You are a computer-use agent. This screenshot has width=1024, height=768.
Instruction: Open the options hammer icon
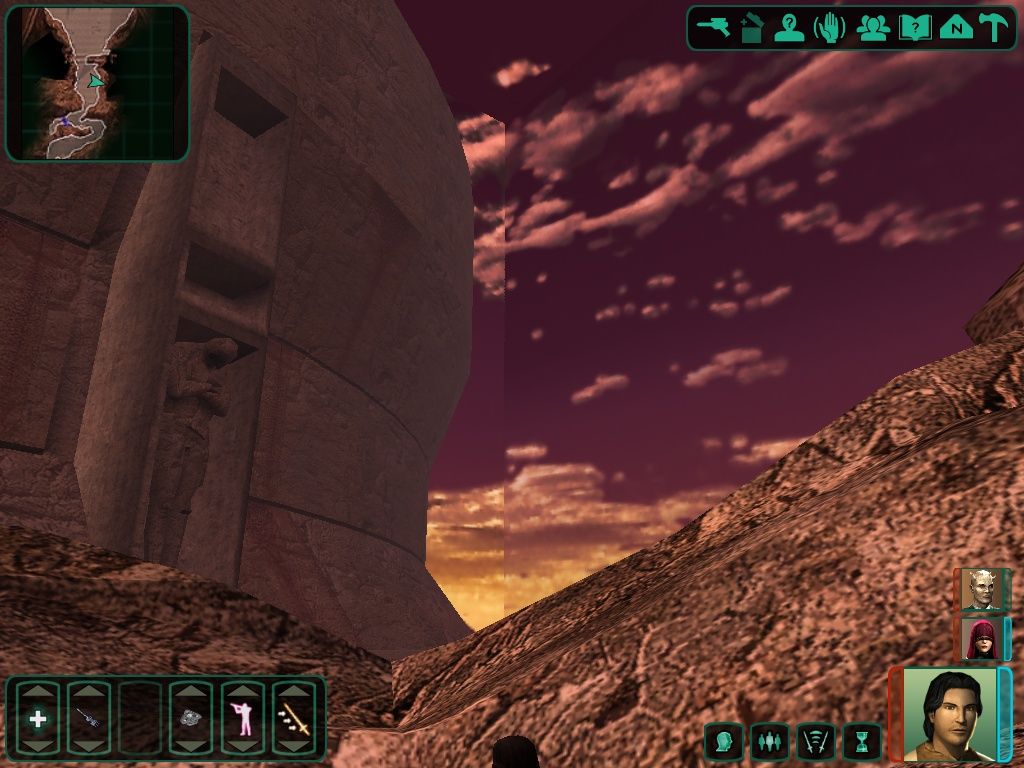[x=993, y=27]
